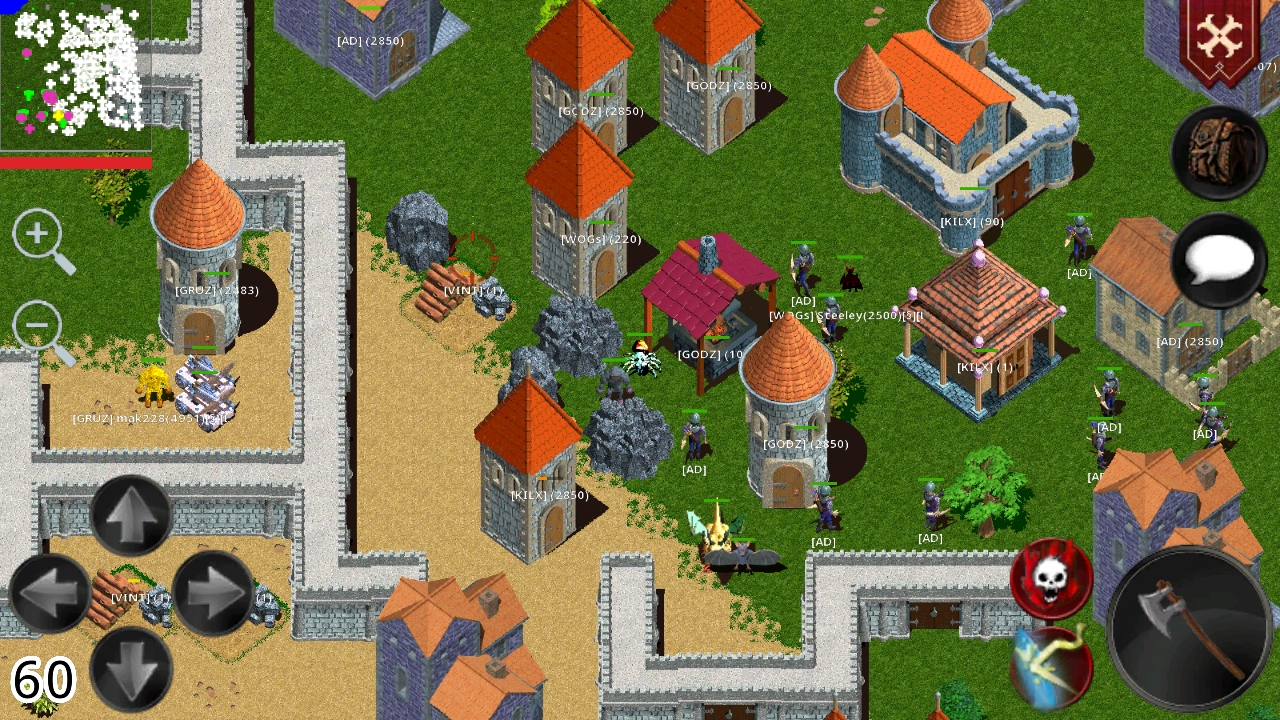
Task: Click the red health bar under the minimap
Action: point(75,162)
